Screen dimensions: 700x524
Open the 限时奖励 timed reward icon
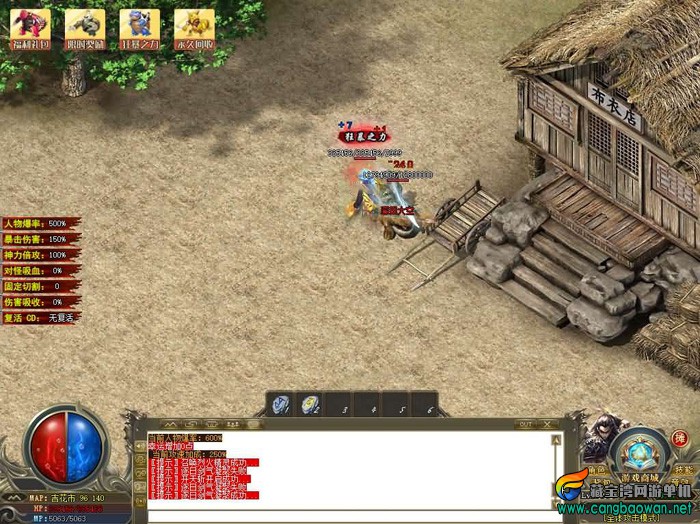(84, 27)
